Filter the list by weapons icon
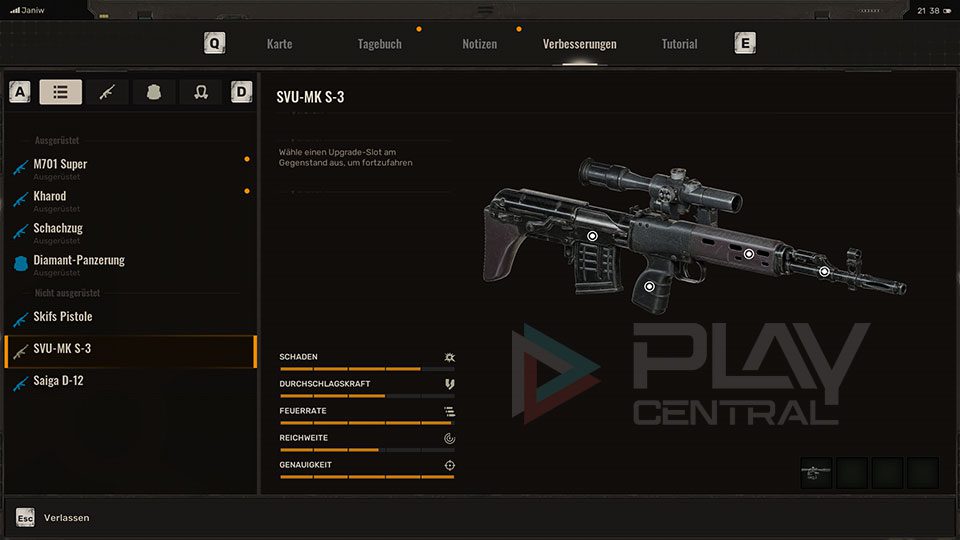The width and height of the screenshot is (960, 540). point(107,92)
